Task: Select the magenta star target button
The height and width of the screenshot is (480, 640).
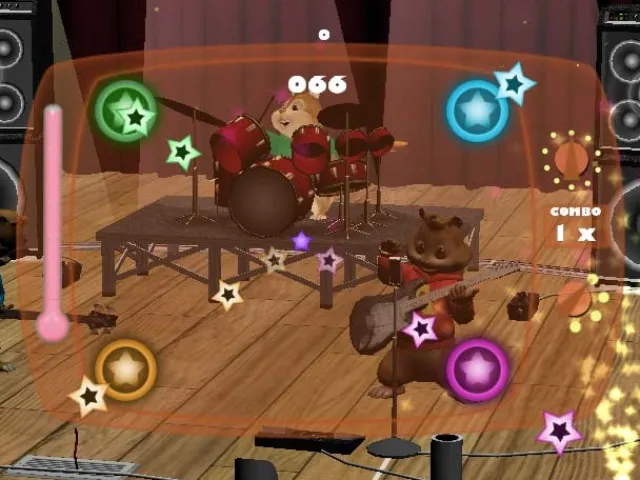Action: 477,369
